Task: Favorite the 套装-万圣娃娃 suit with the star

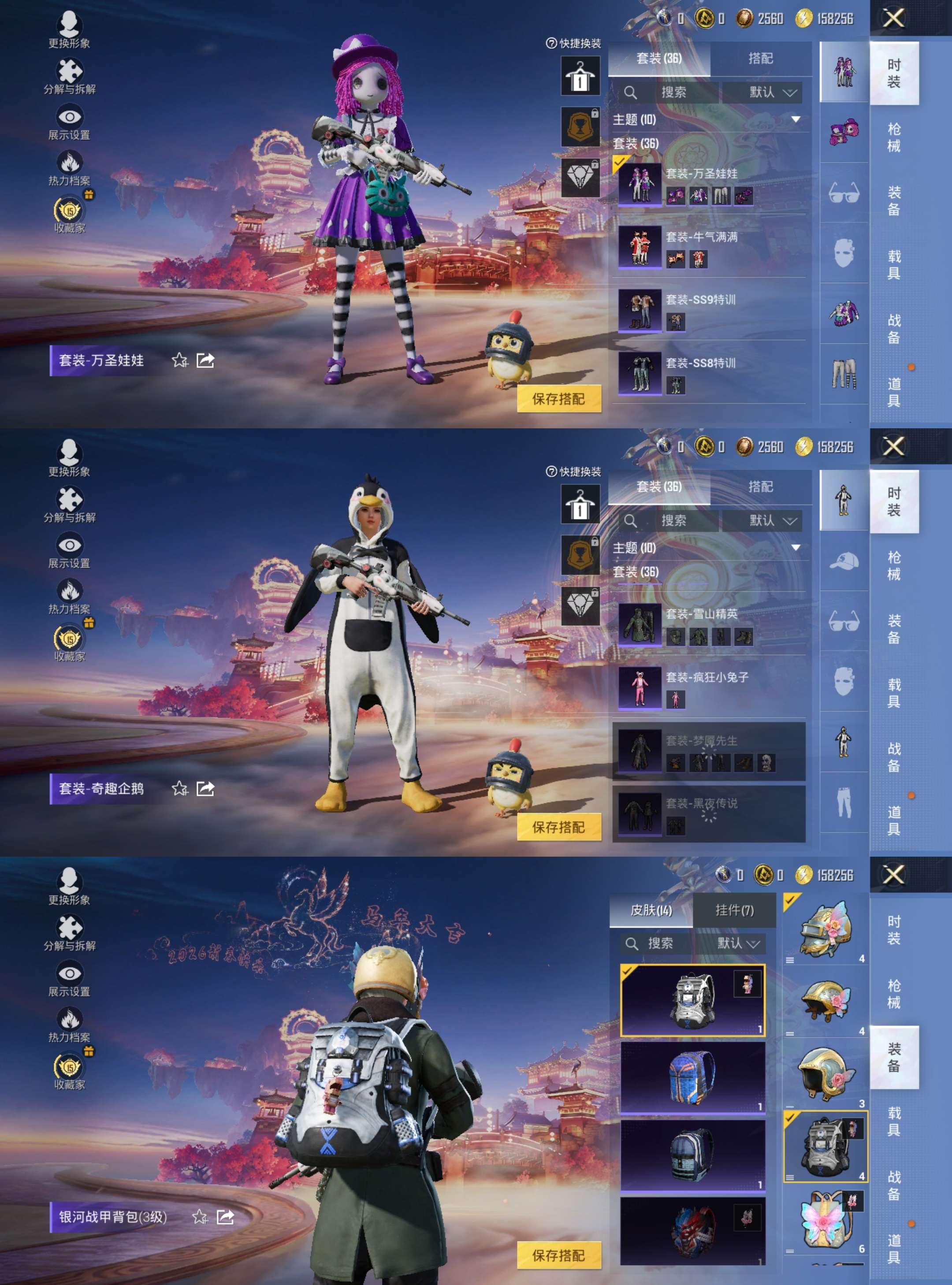Action: (x=180, y=360)
